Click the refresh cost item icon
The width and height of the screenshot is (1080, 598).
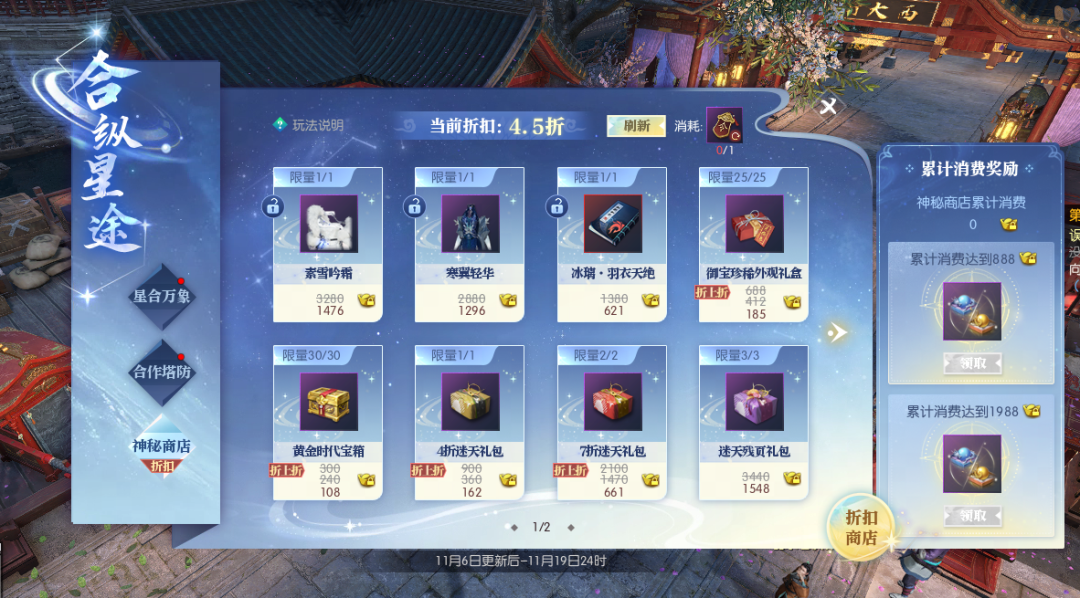coord(724,125)
